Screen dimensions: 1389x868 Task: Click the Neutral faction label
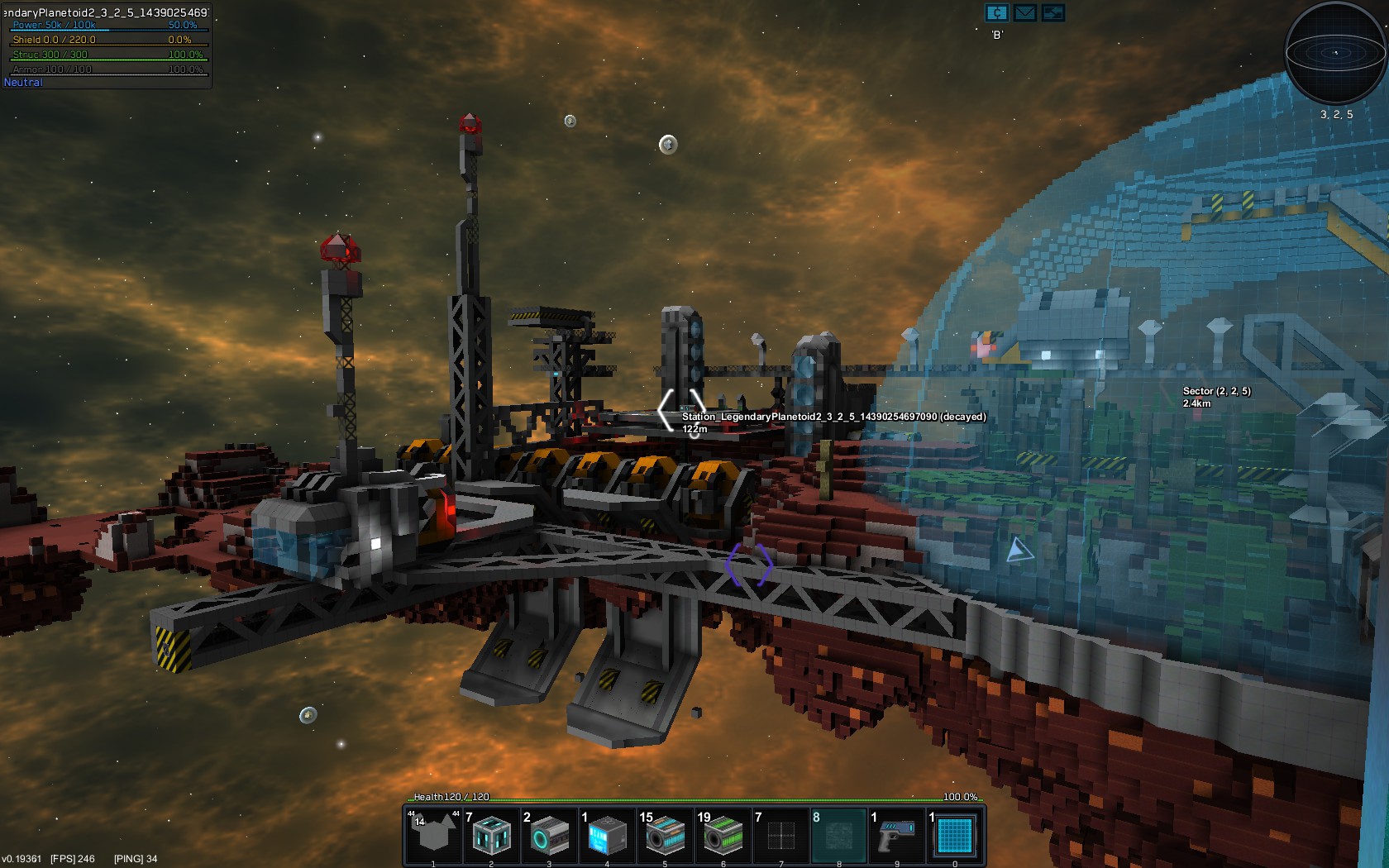(x=21, y=82)
